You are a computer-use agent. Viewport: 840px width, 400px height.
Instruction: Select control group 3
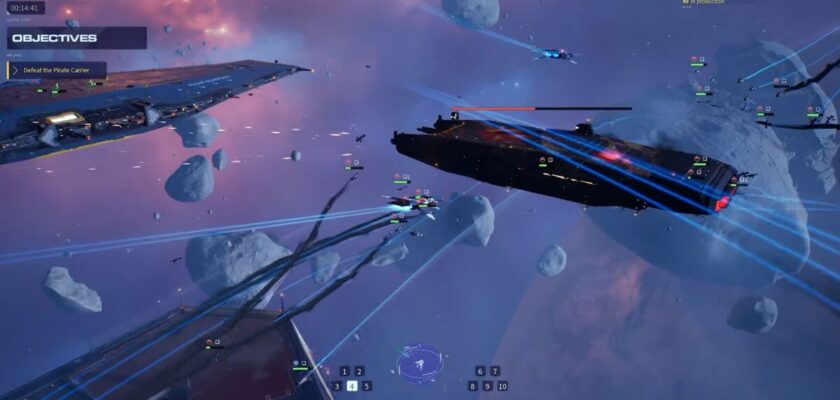pos(337,386)
